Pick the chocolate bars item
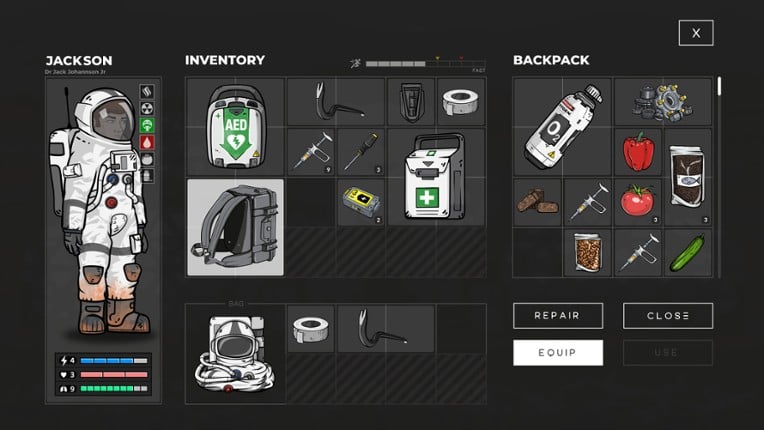Screen dimensions: 764x430 (538, 202)
